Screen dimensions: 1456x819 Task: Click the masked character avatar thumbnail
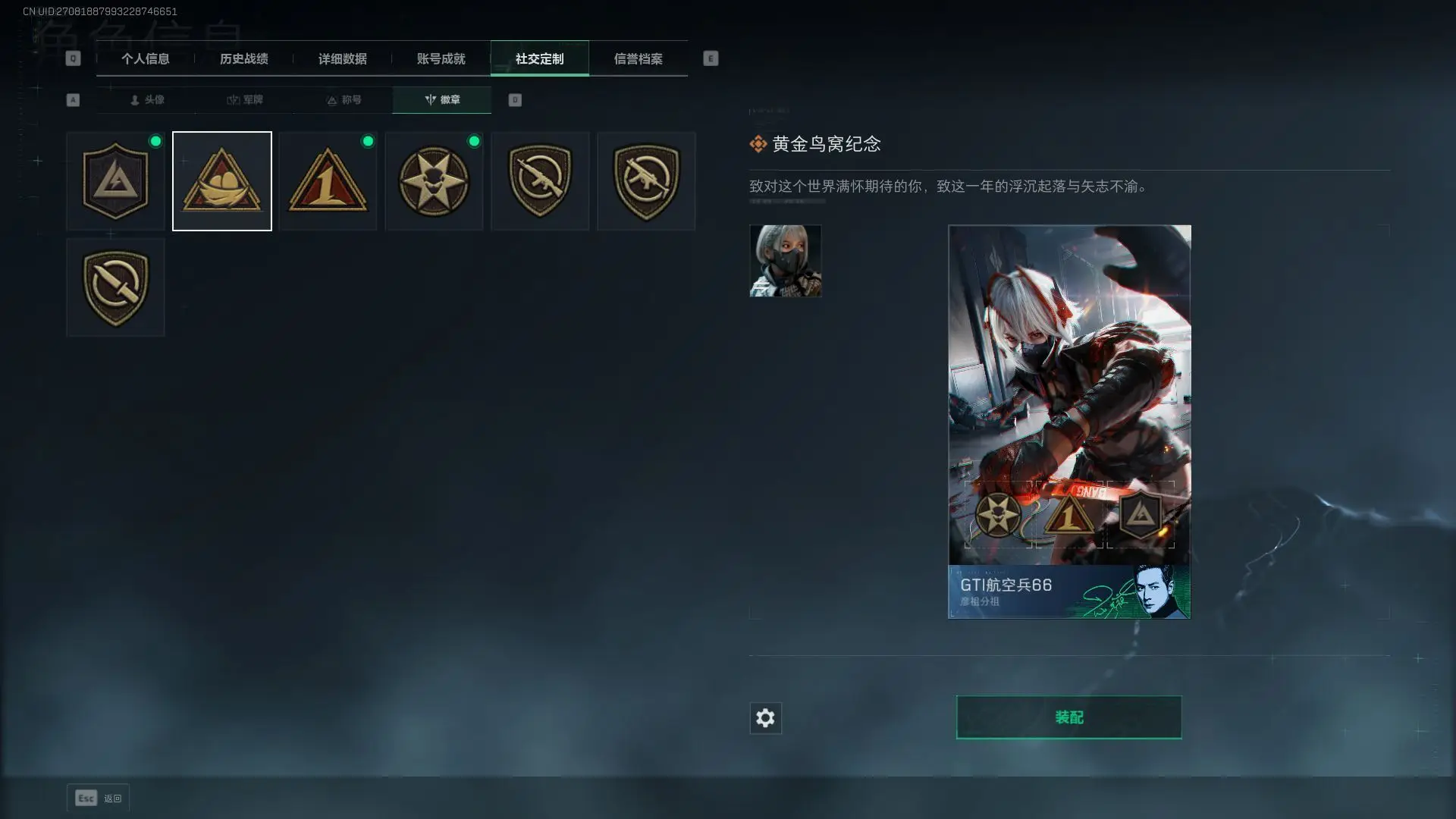tap(785, 261)
